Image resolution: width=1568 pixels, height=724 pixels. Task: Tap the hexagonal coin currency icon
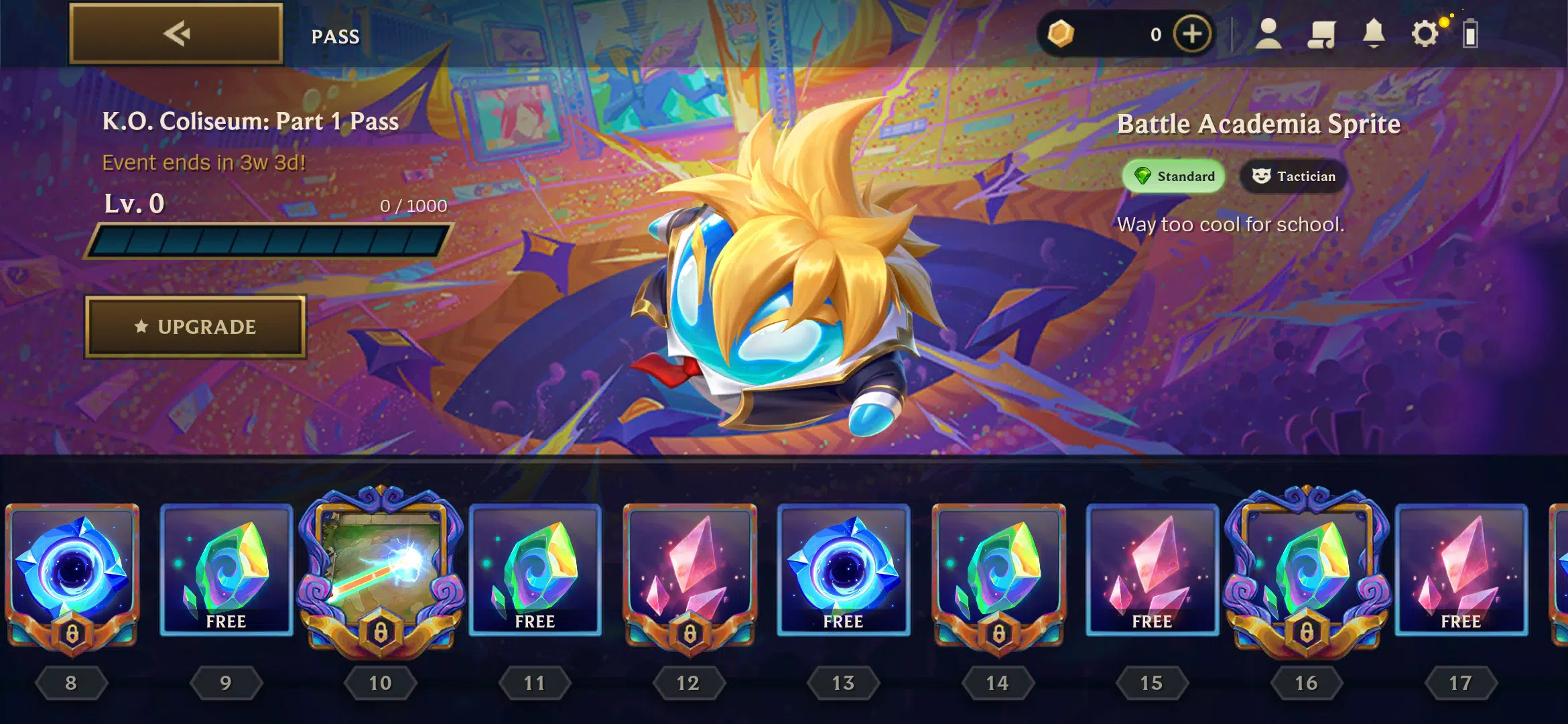[1060, 34]
